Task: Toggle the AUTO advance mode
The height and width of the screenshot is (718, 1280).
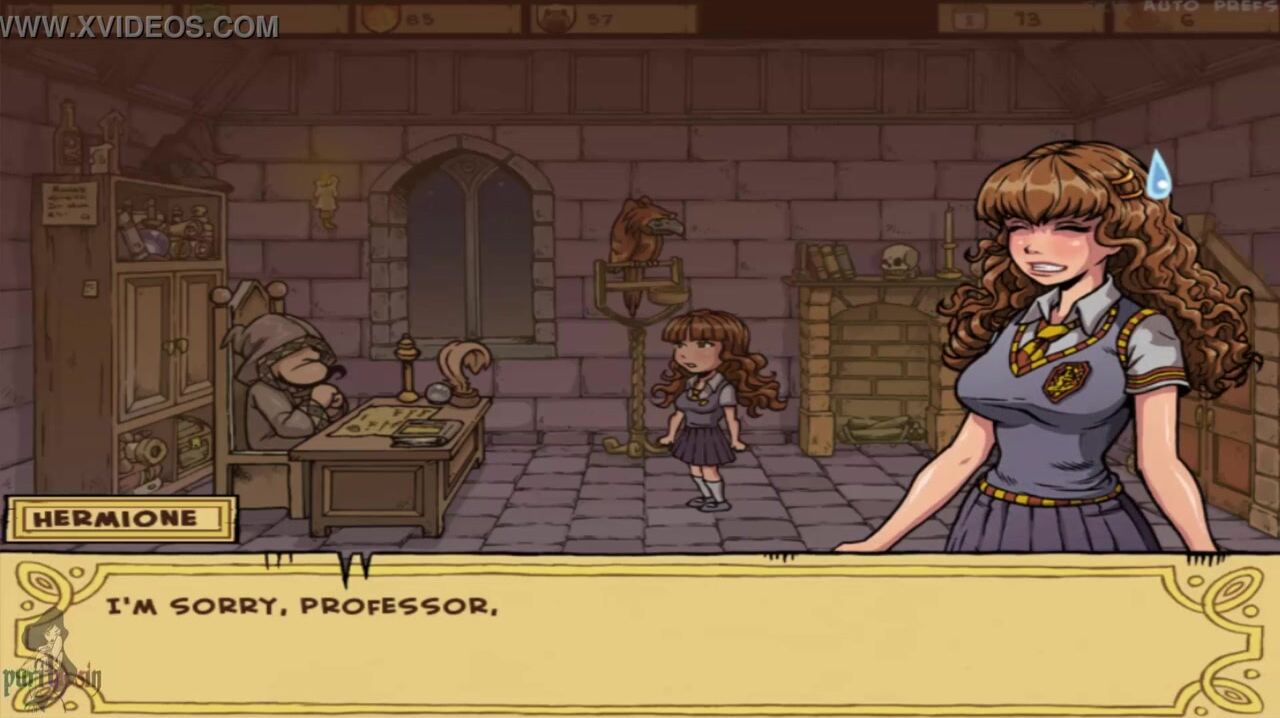Action: (x=1170, y=6)
